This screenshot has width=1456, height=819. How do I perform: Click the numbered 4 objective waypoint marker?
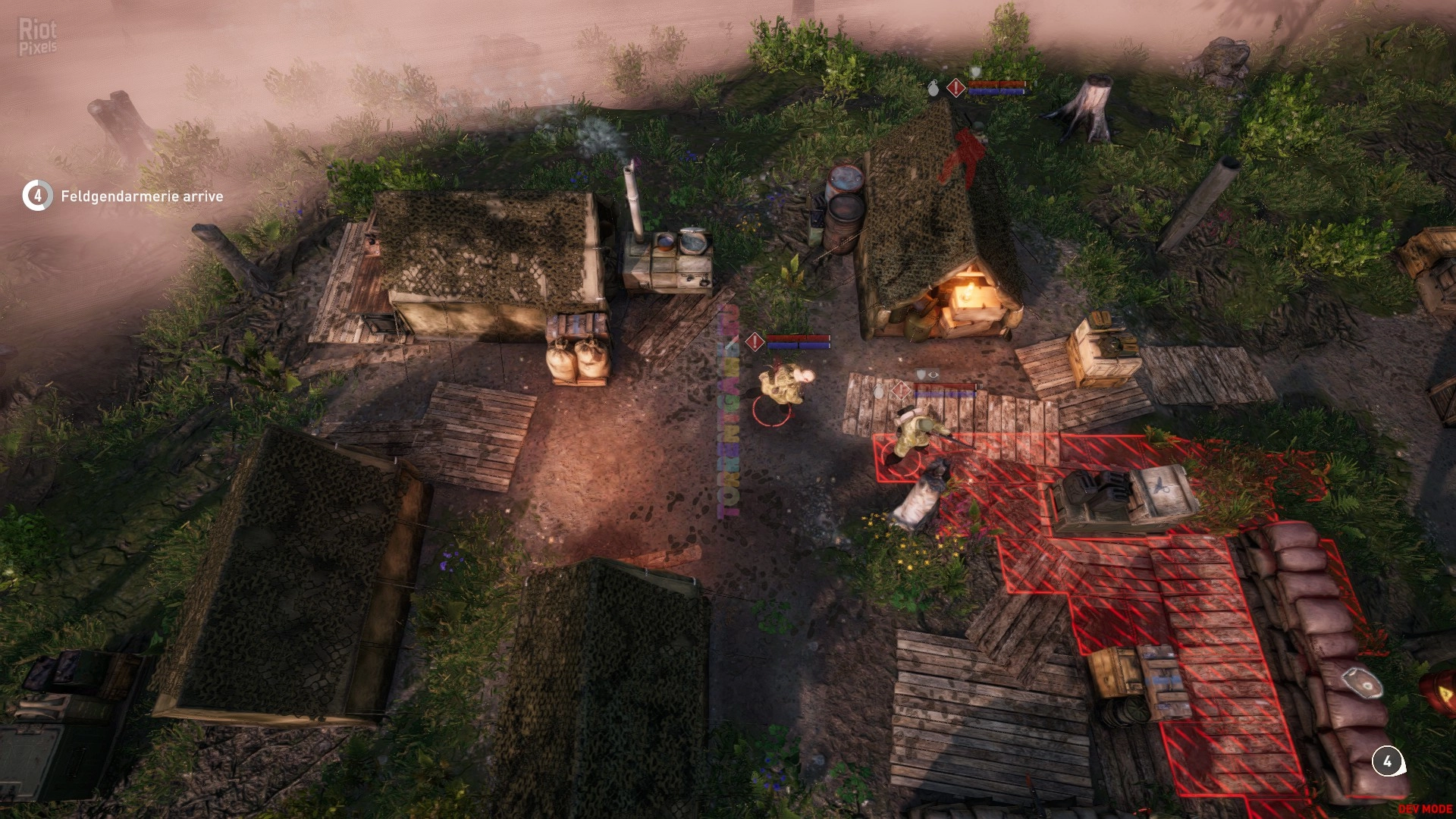(1387, 761)
